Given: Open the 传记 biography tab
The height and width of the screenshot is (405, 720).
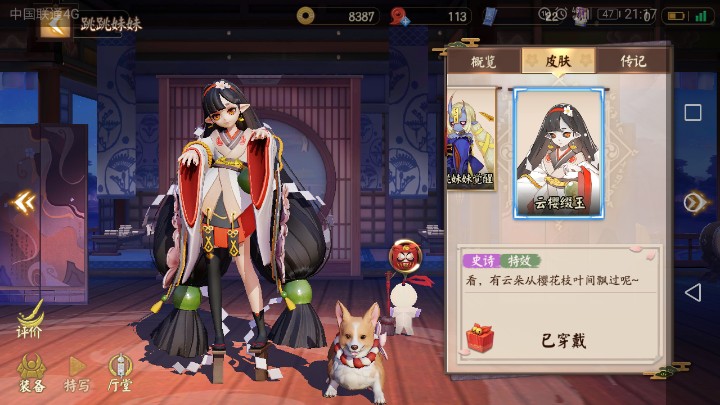Looking at the screenshot, I should pyautogui.click(x=633, y=61).
